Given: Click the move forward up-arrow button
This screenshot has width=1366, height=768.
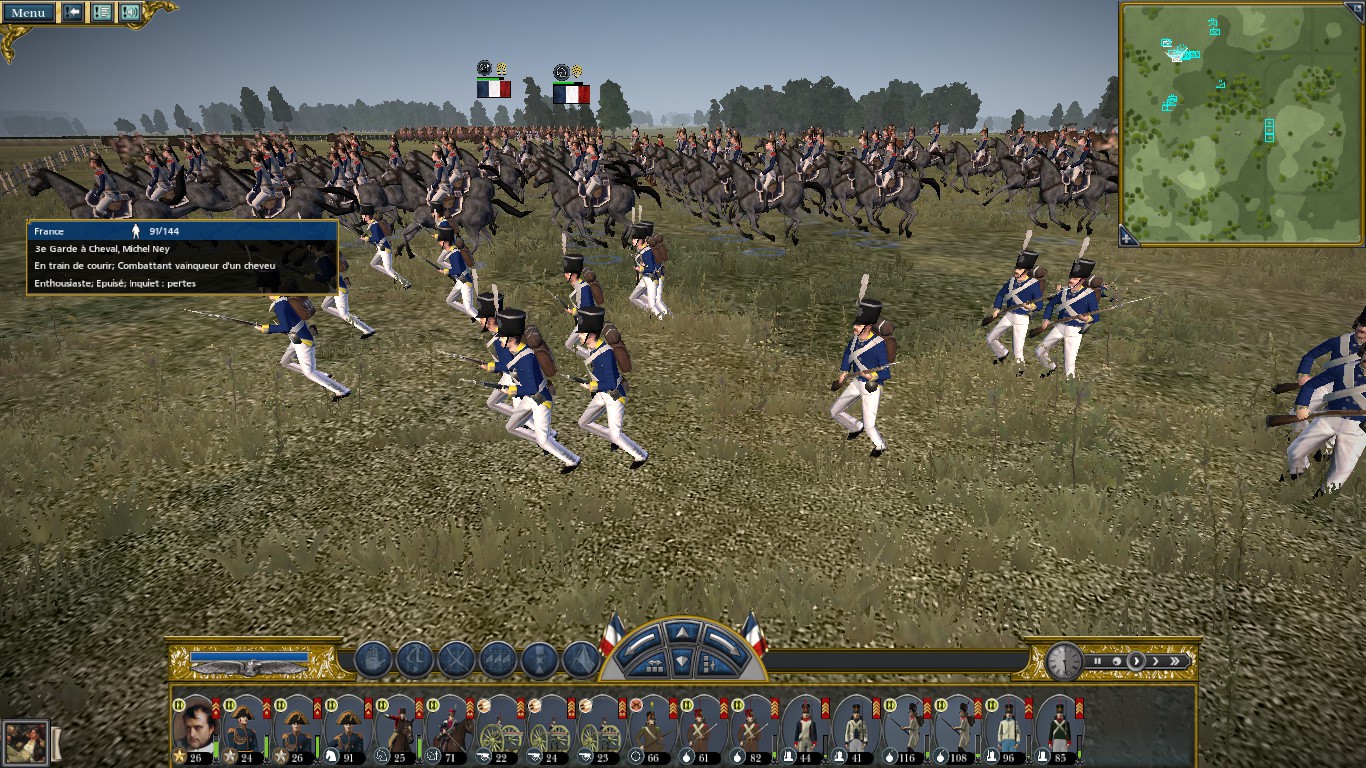Looking at the screenshot, I should 681,632.
